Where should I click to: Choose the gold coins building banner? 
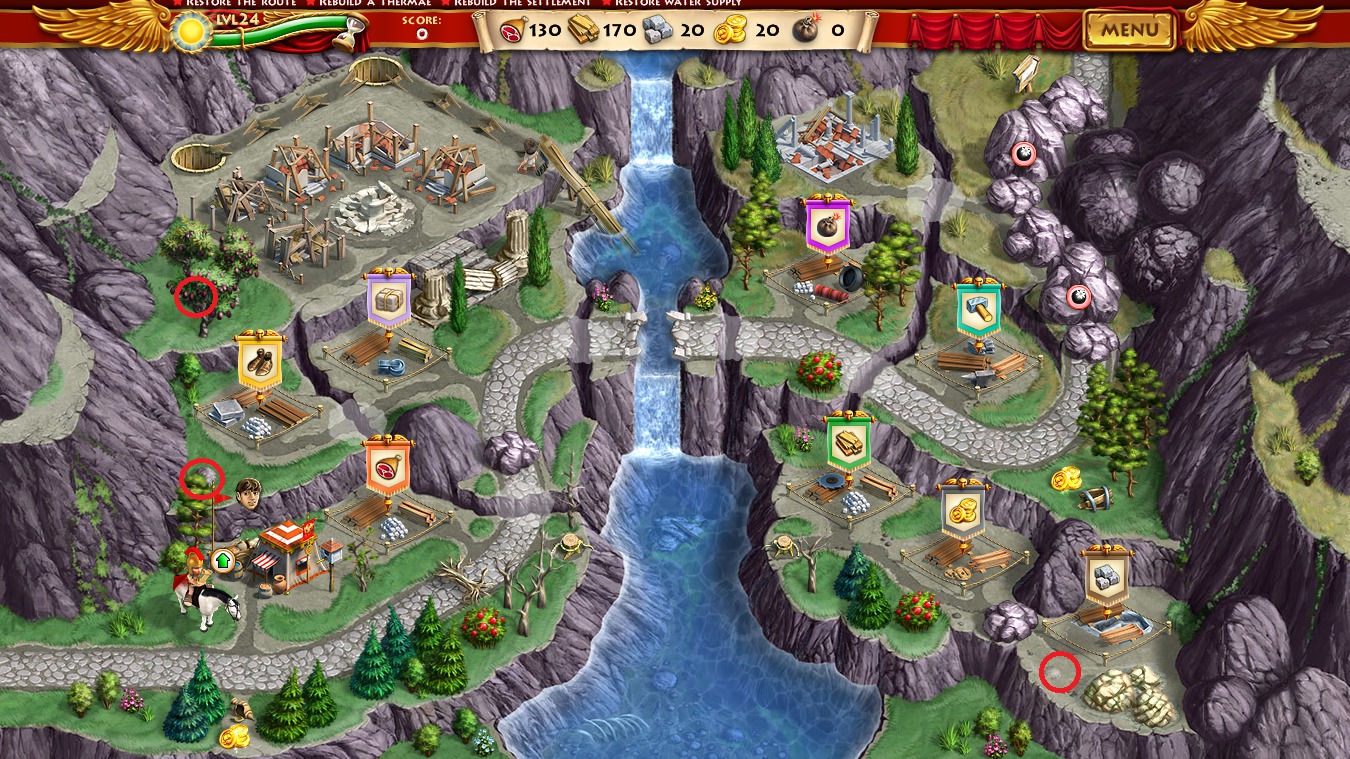(964, 511)
